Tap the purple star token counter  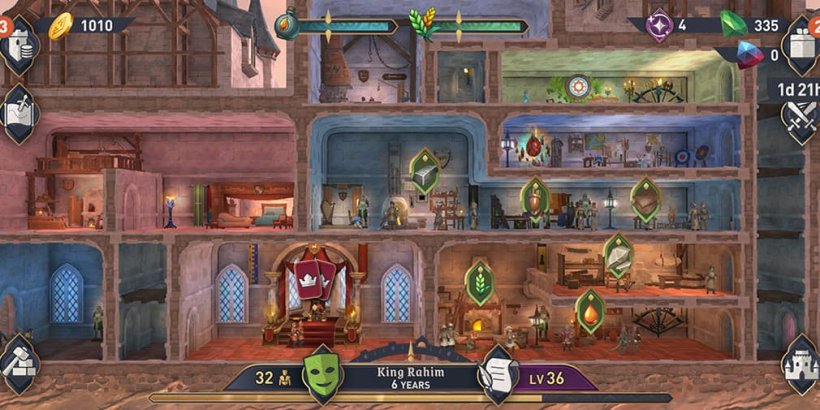pos(669,25)
